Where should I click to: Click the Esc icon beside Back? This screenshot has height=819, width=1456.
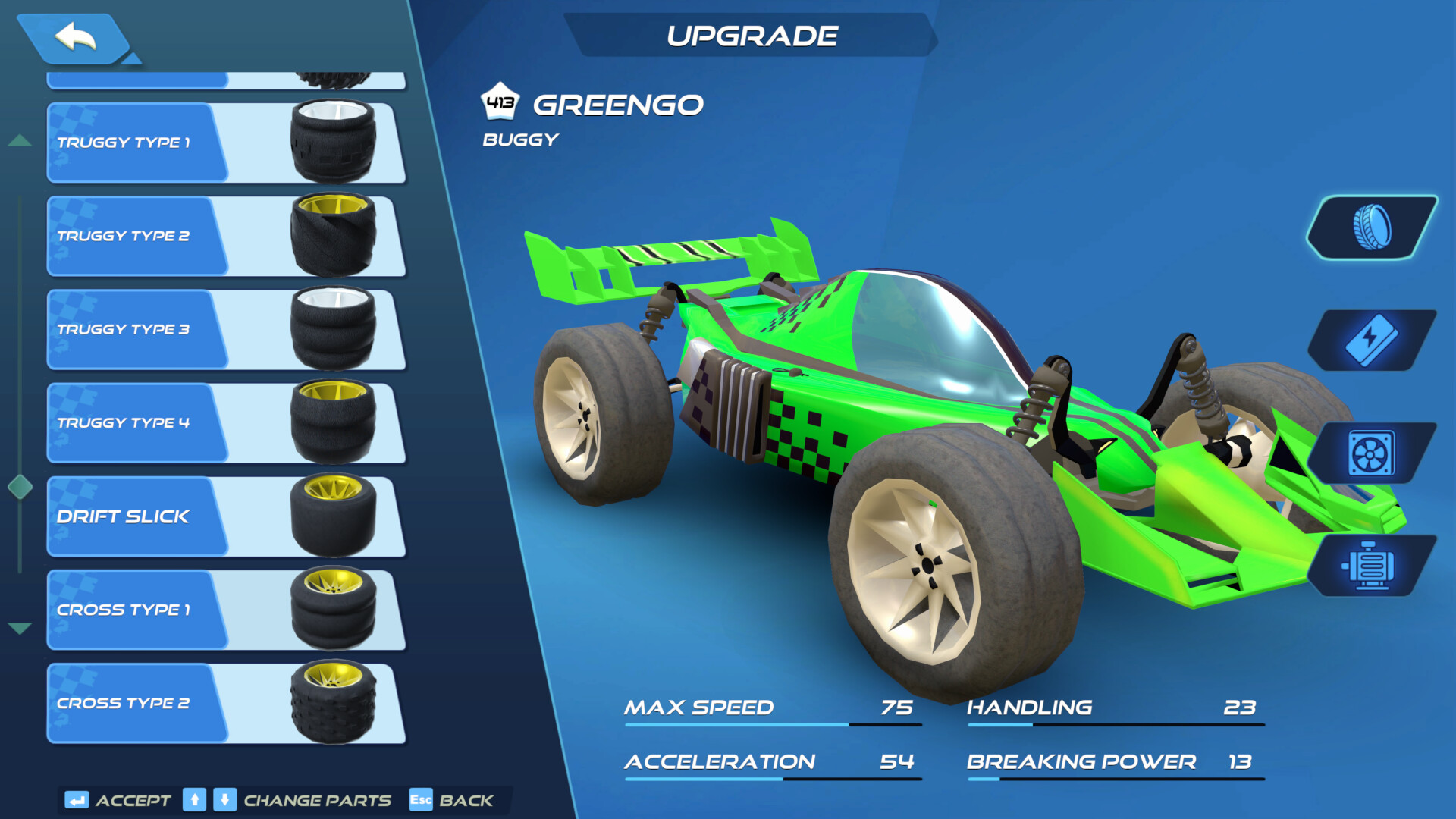(420, 799)
